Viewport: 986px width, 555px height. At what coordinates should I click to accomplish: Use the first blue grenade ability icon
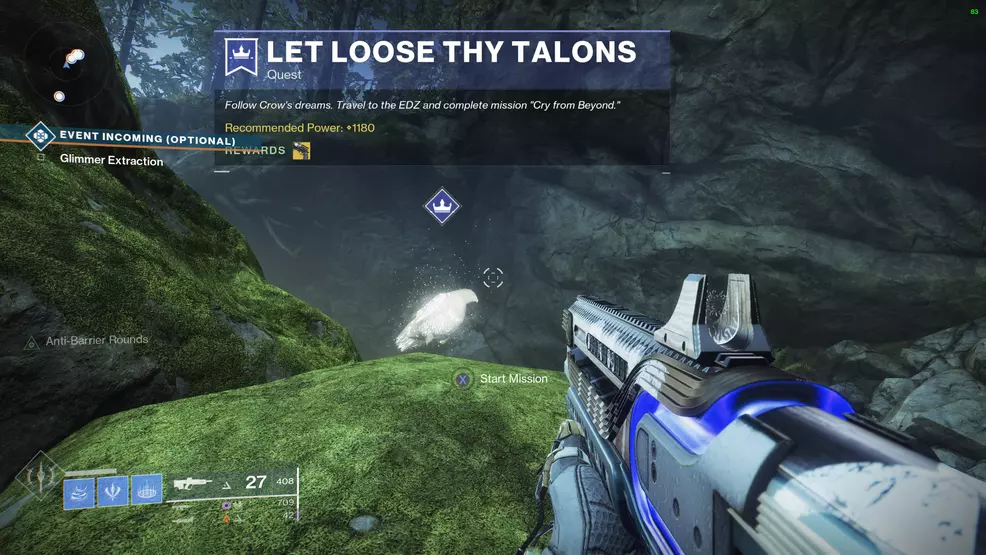click(80, 493)
